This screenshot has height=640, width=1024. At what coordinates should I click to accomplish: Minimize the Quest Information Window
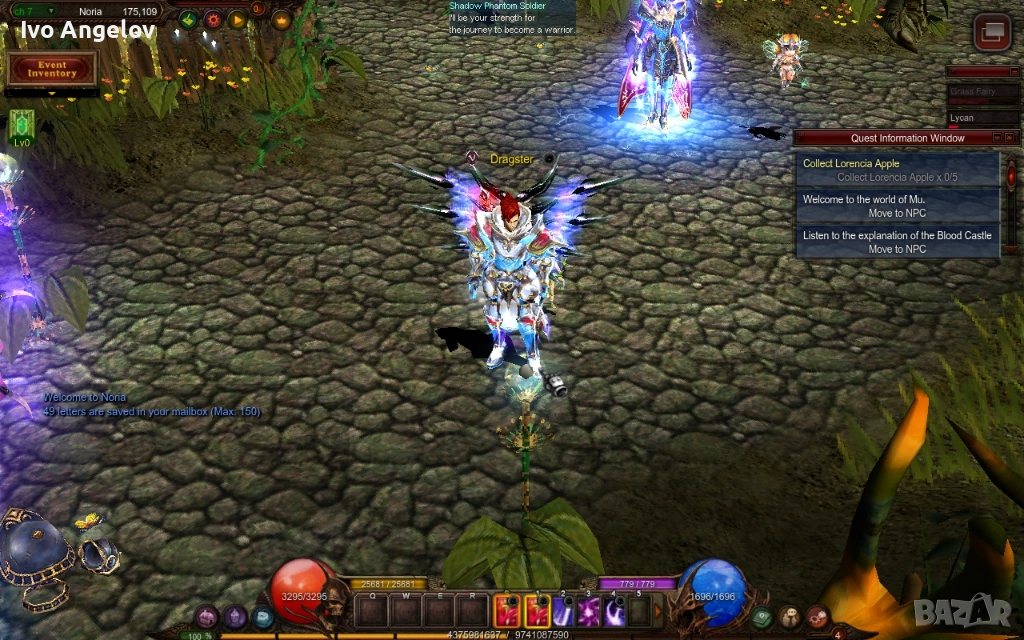(x=996, y=138)
